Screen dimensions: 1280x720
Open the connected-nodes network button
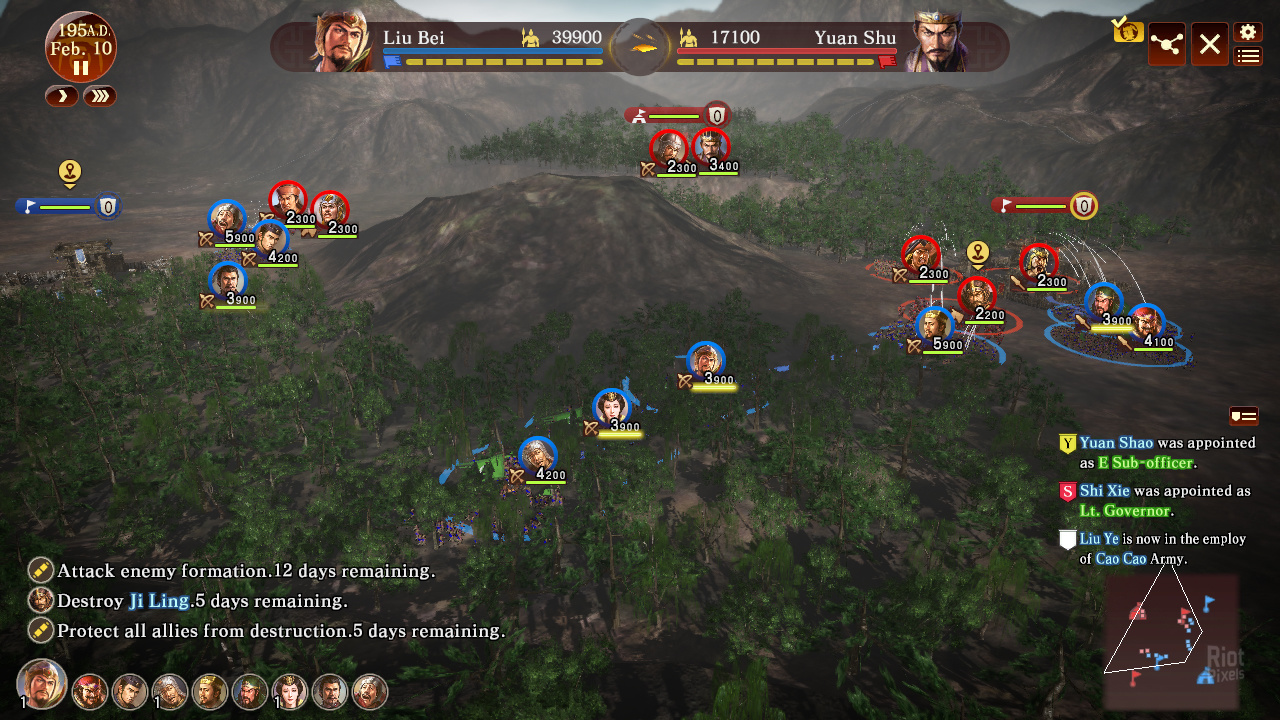pos(1166,44)
